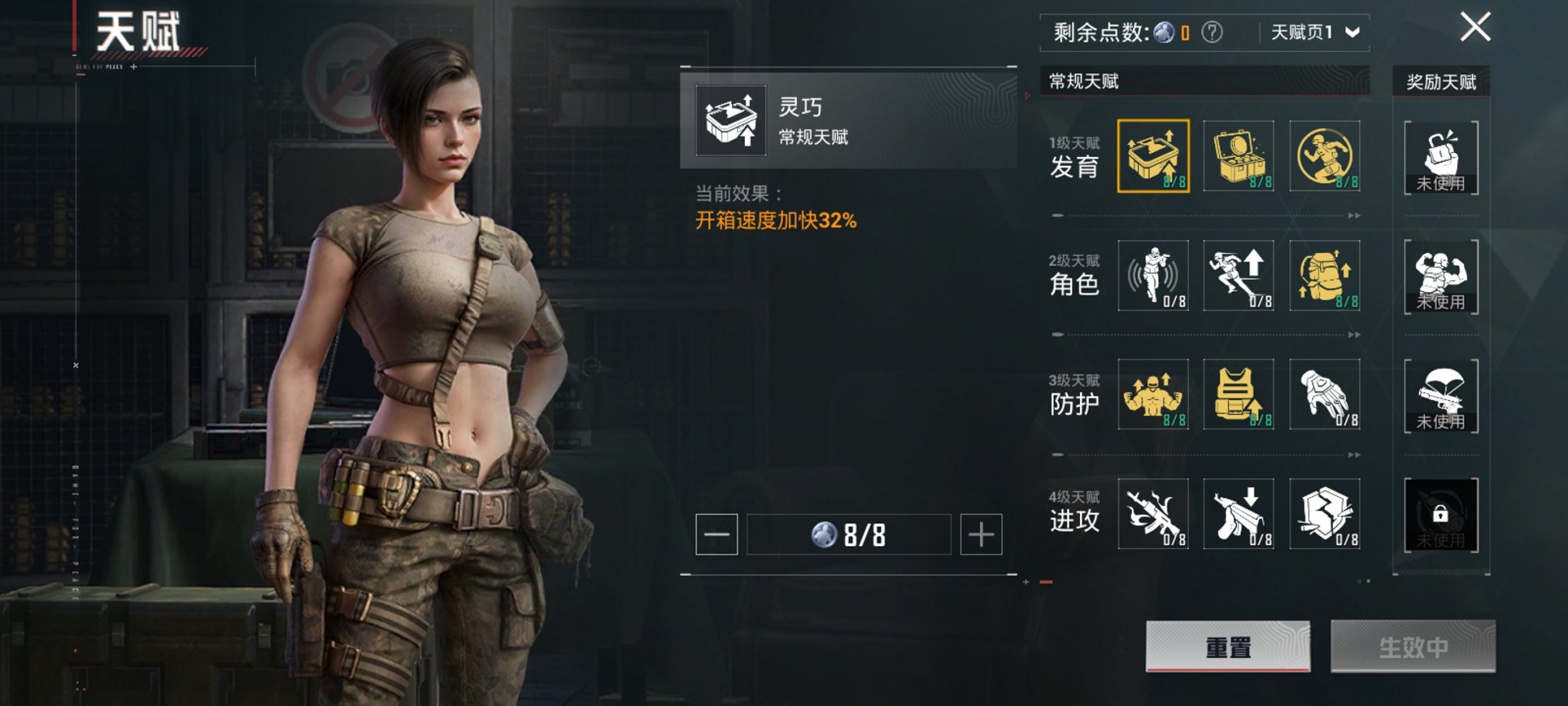Select the footstep sound wave talent
The height and width of the screenshot is (706, 1568).
1153,275
